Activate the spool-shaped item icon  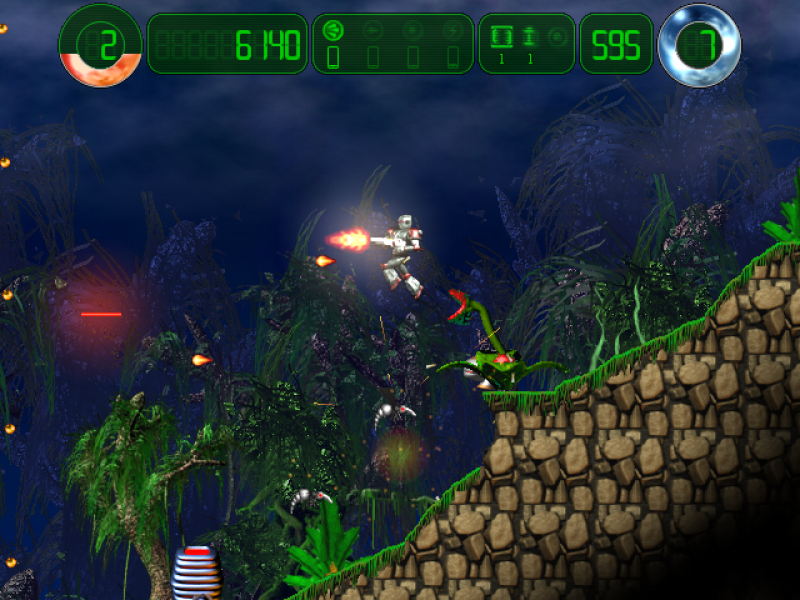point(530,37)
